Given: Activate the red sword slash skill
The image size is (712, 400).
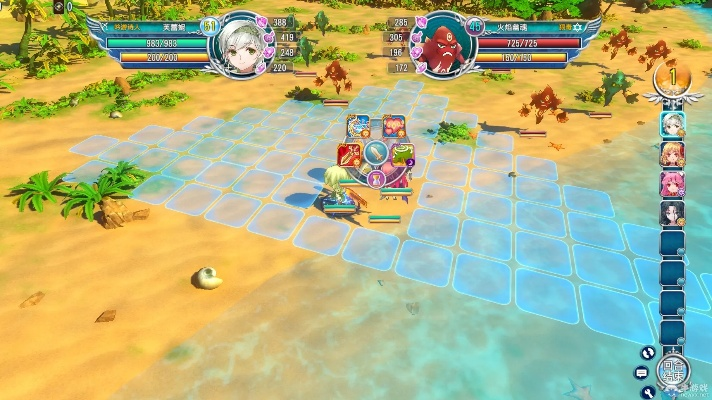Looking at the screenshot, I should 349,154.
